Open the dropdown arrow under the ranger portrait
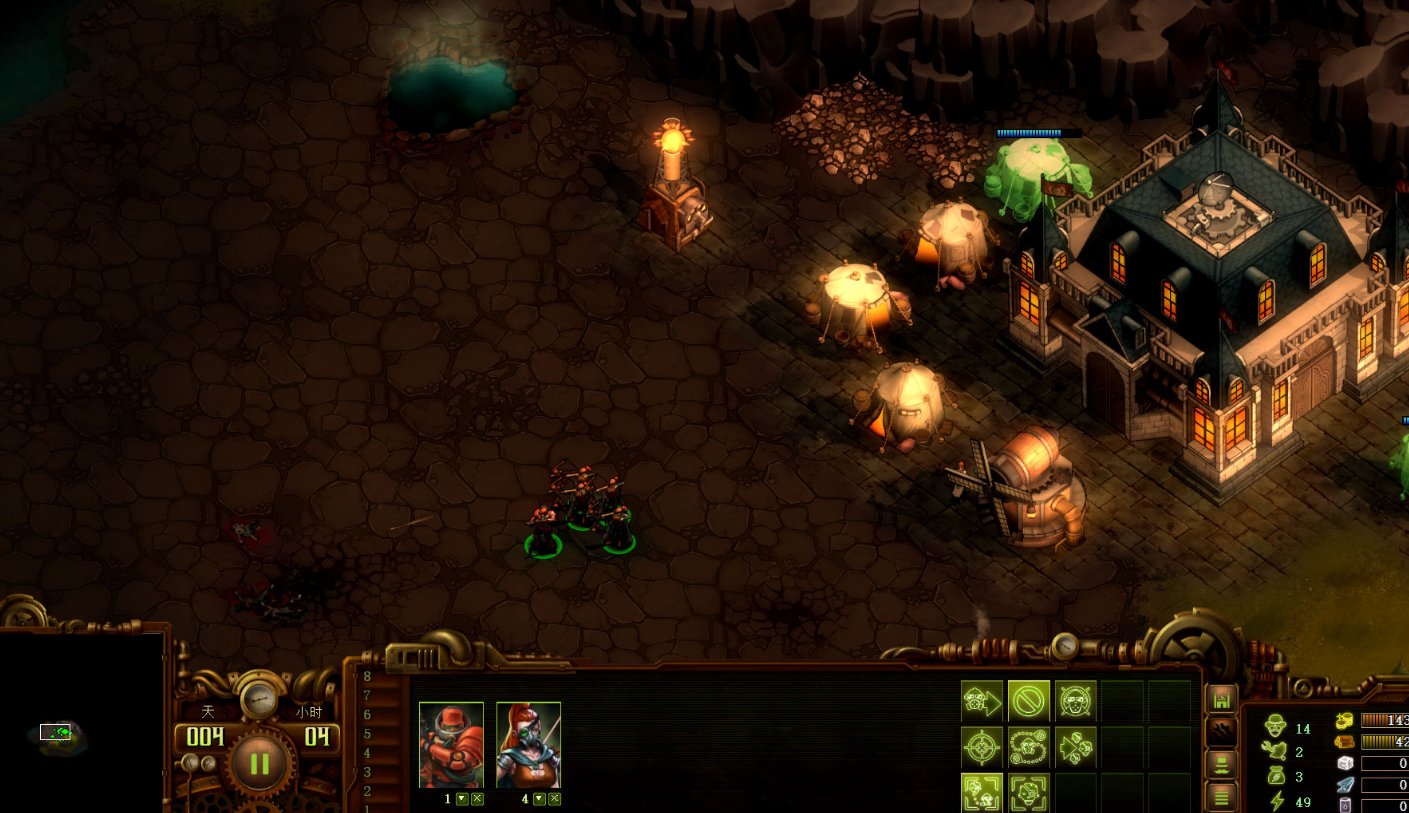1409x813 pixels. point(540,799)
